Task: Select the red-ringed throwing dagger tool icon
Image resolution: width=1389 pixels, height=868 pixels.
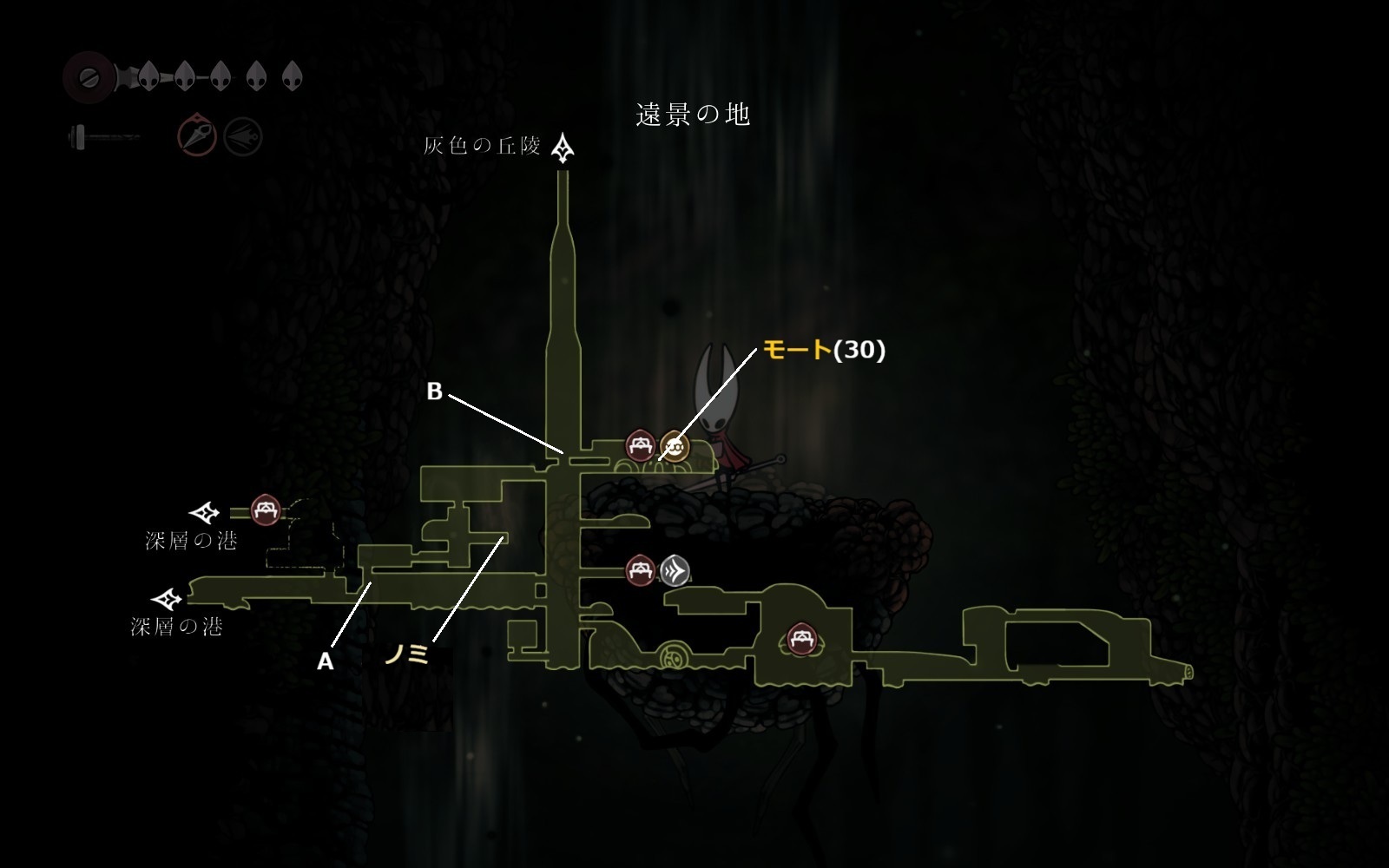Action: pyautogui.click(x=197, y=136)
